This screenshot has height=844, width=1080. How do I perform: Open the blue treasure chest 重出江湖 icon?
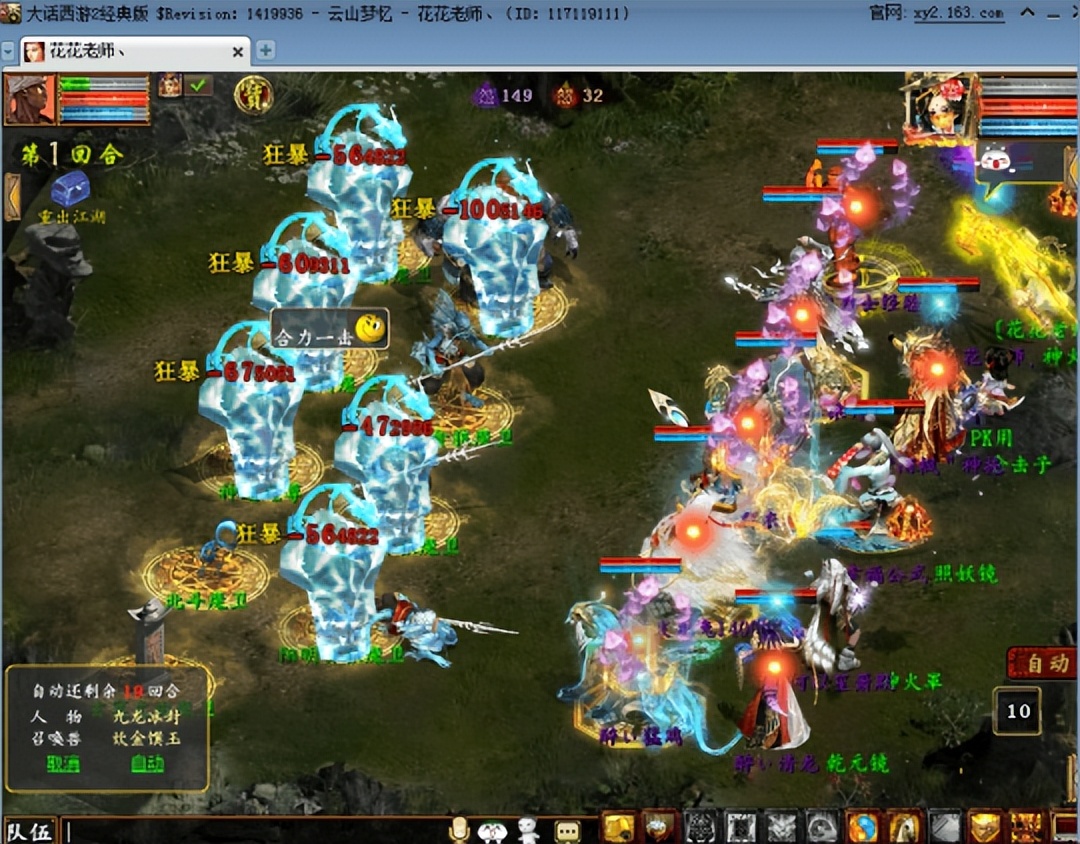71,189
